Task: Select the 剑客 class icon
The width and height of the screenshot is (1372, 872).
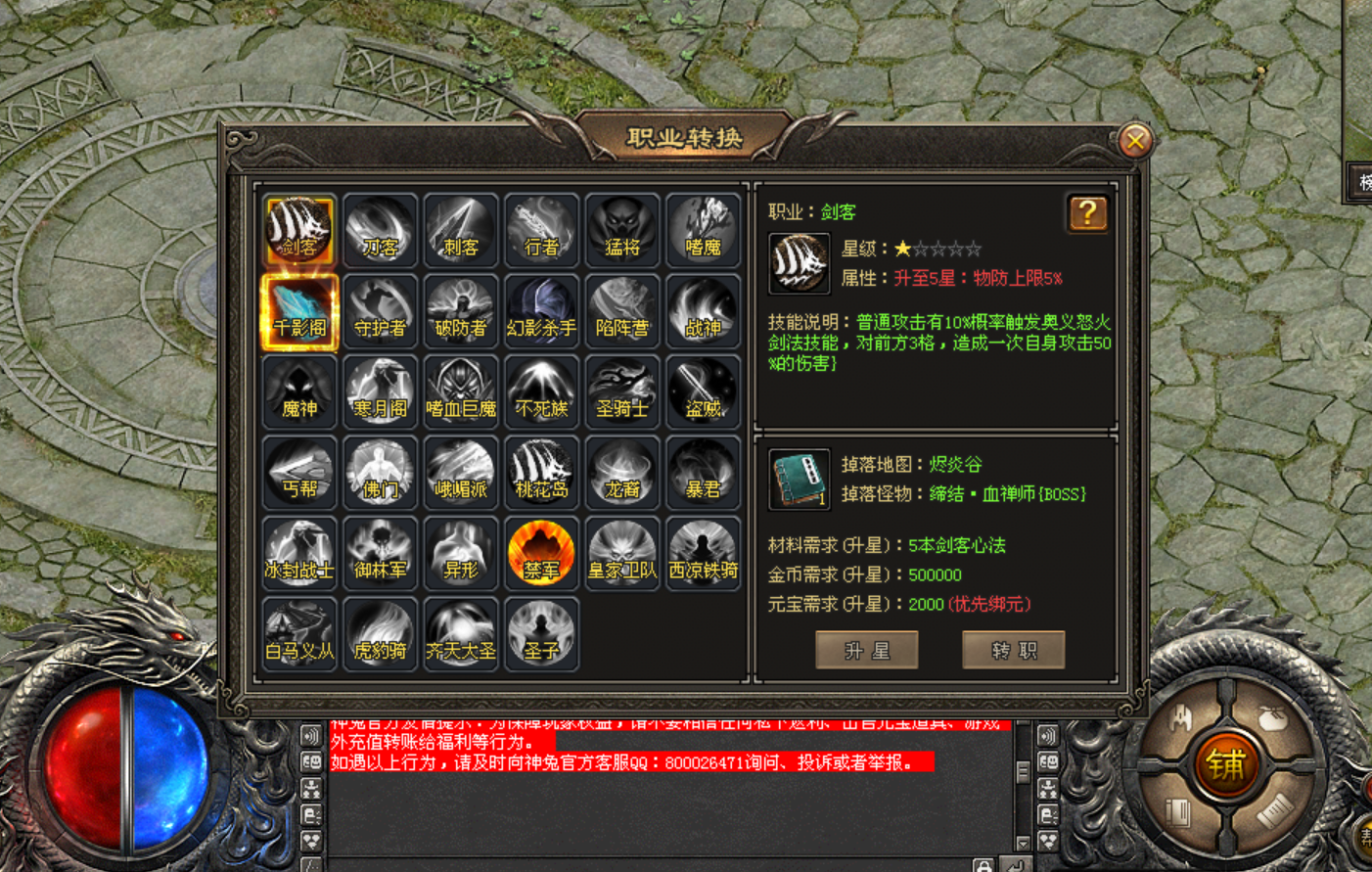Action: point(299,231)
